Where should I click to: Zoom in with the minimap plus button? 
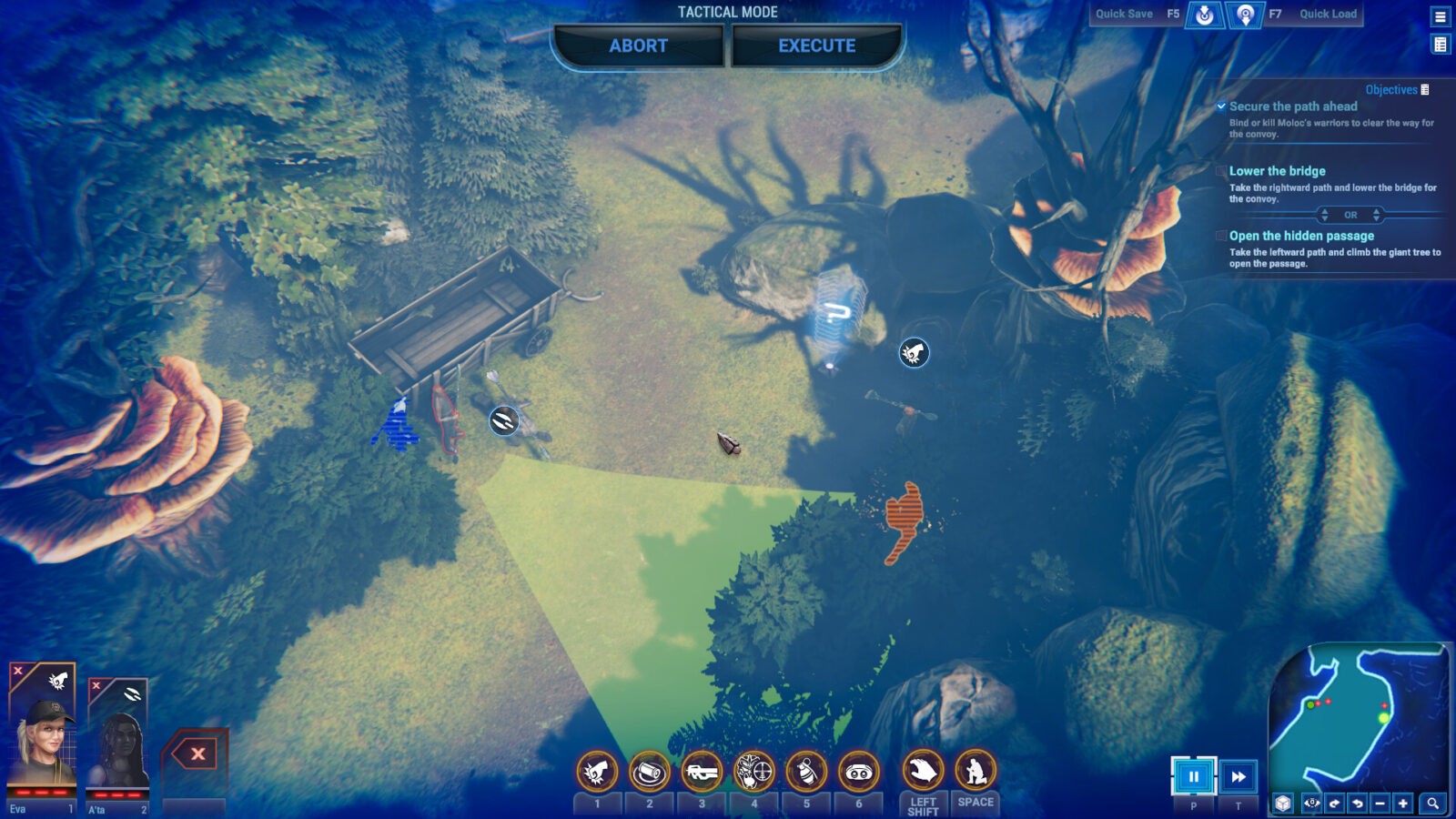point(1403,804)
